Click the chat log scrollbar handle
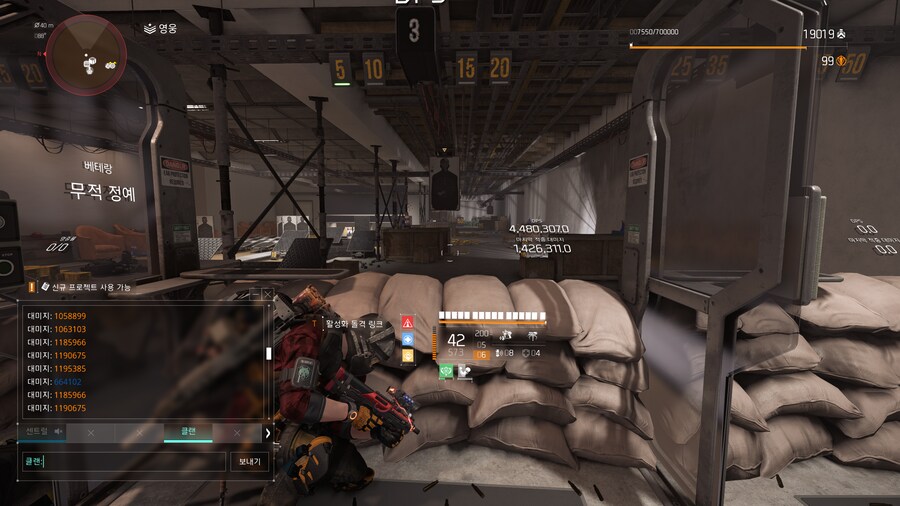 tap(267, 353)
